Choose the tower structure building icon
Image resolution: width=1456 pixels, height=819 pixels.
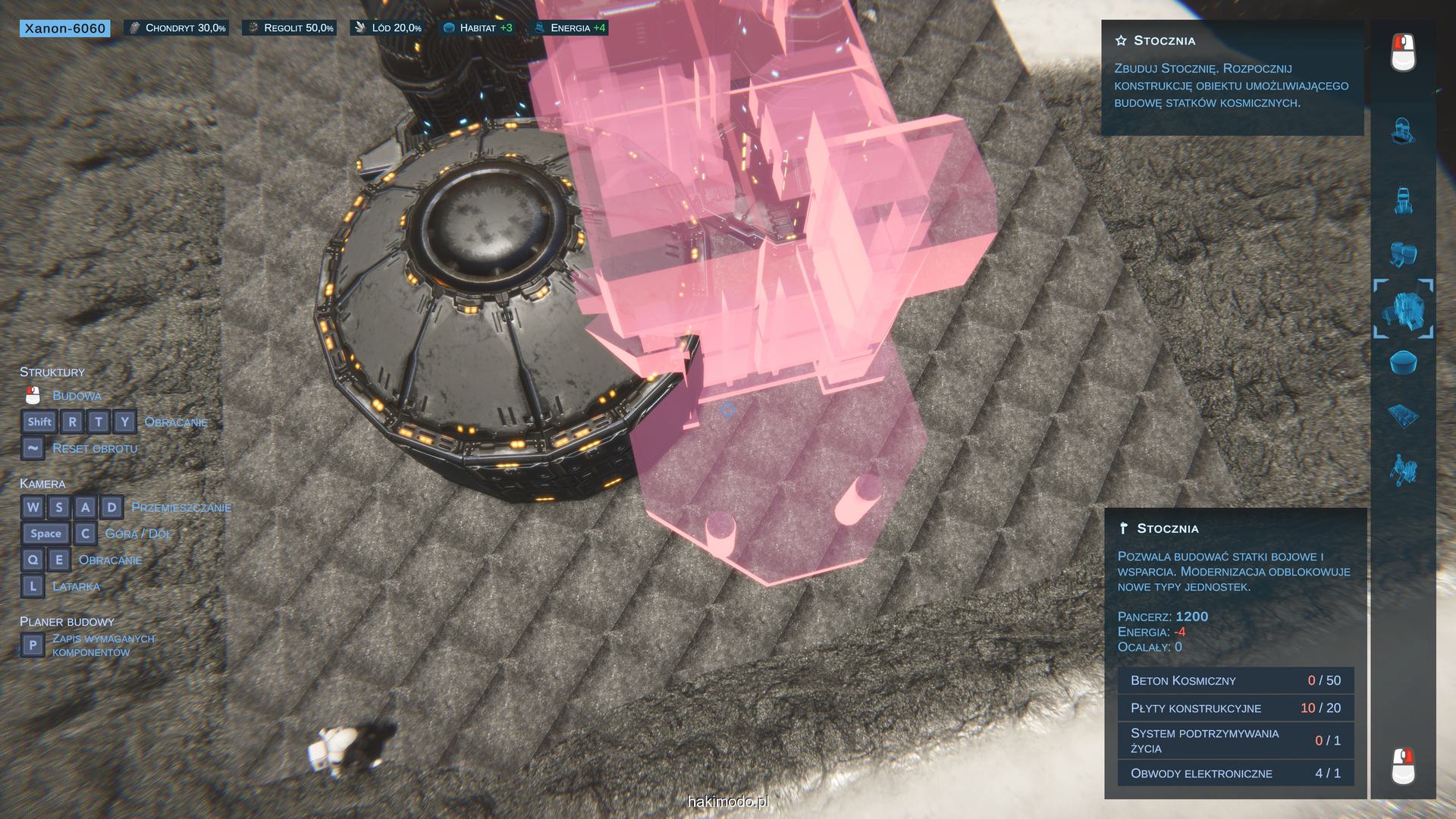click(x=1403, y=200)
